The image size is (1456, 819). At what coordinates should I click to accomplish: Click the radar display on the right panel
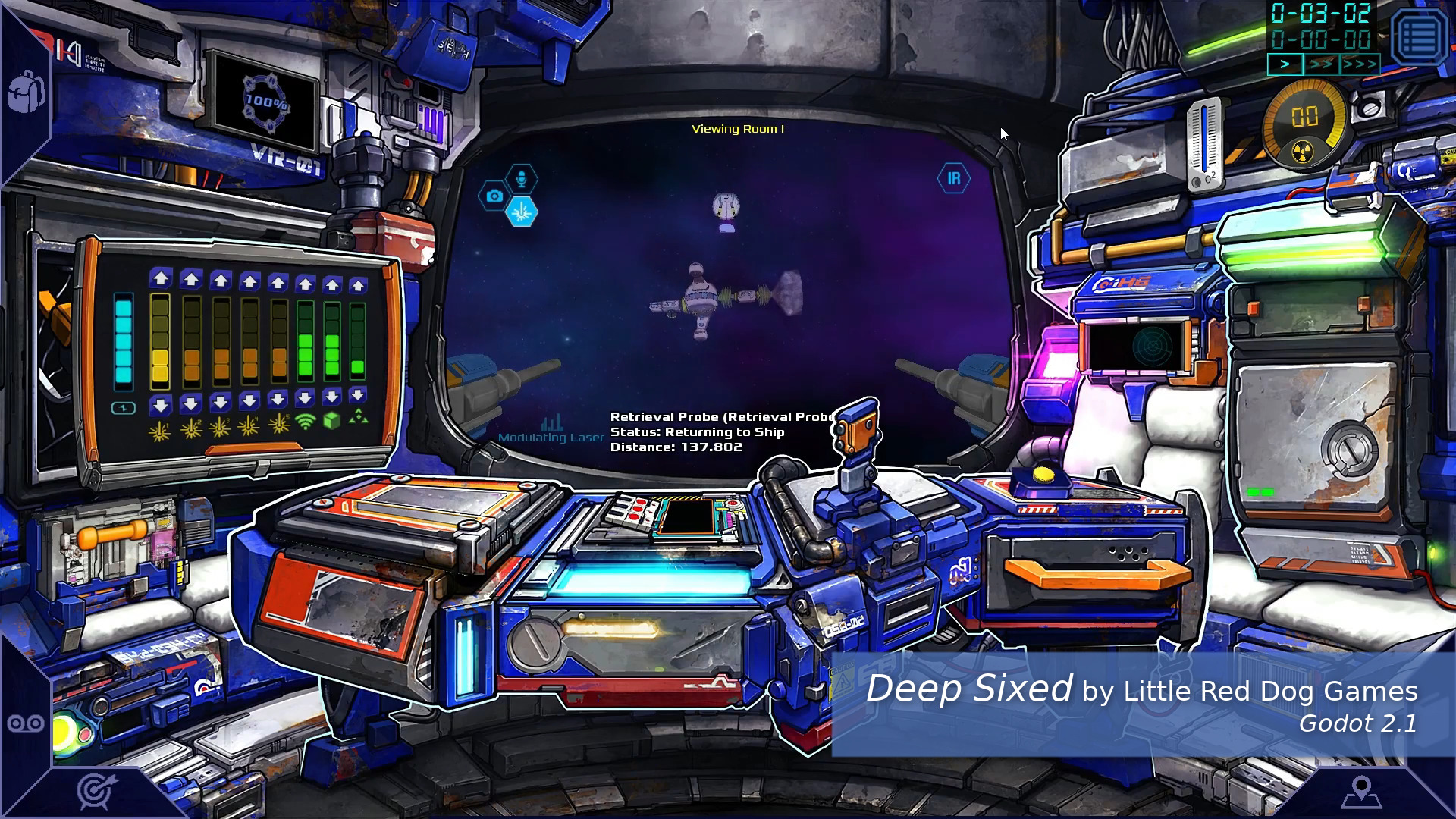1152,347
